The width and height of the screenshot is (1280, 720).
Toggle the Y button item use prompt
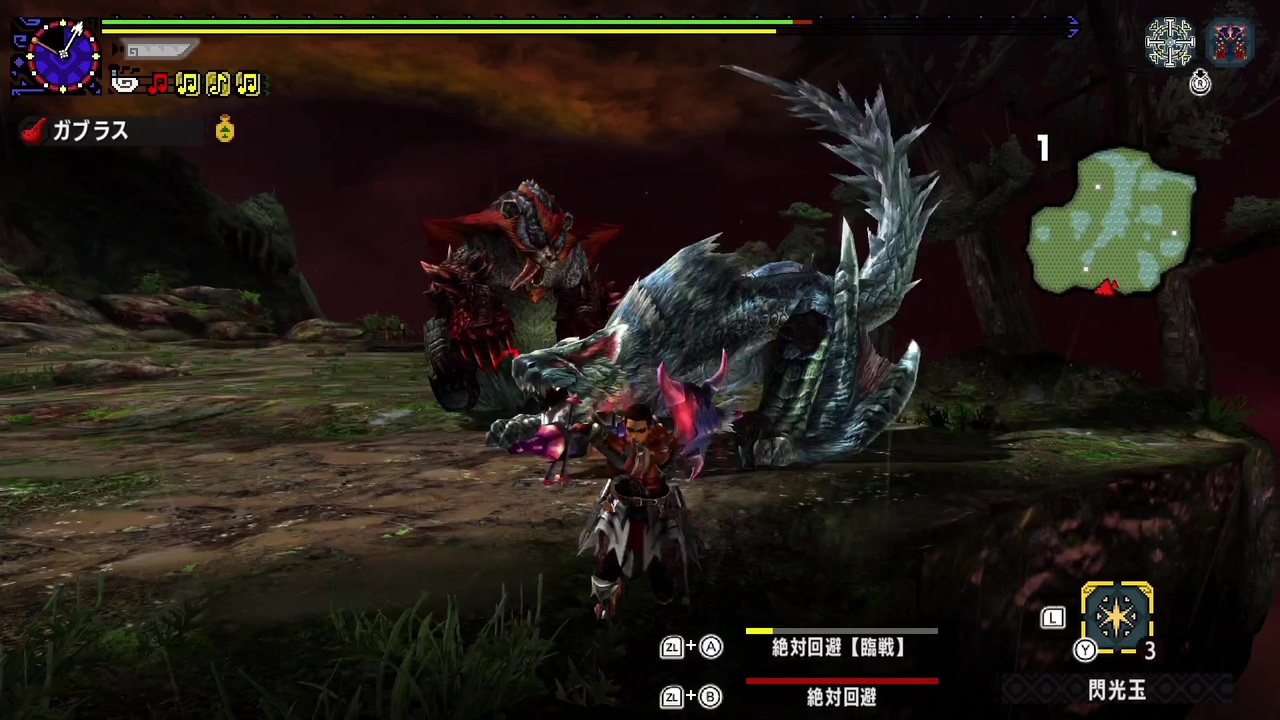click(1086, 650)
